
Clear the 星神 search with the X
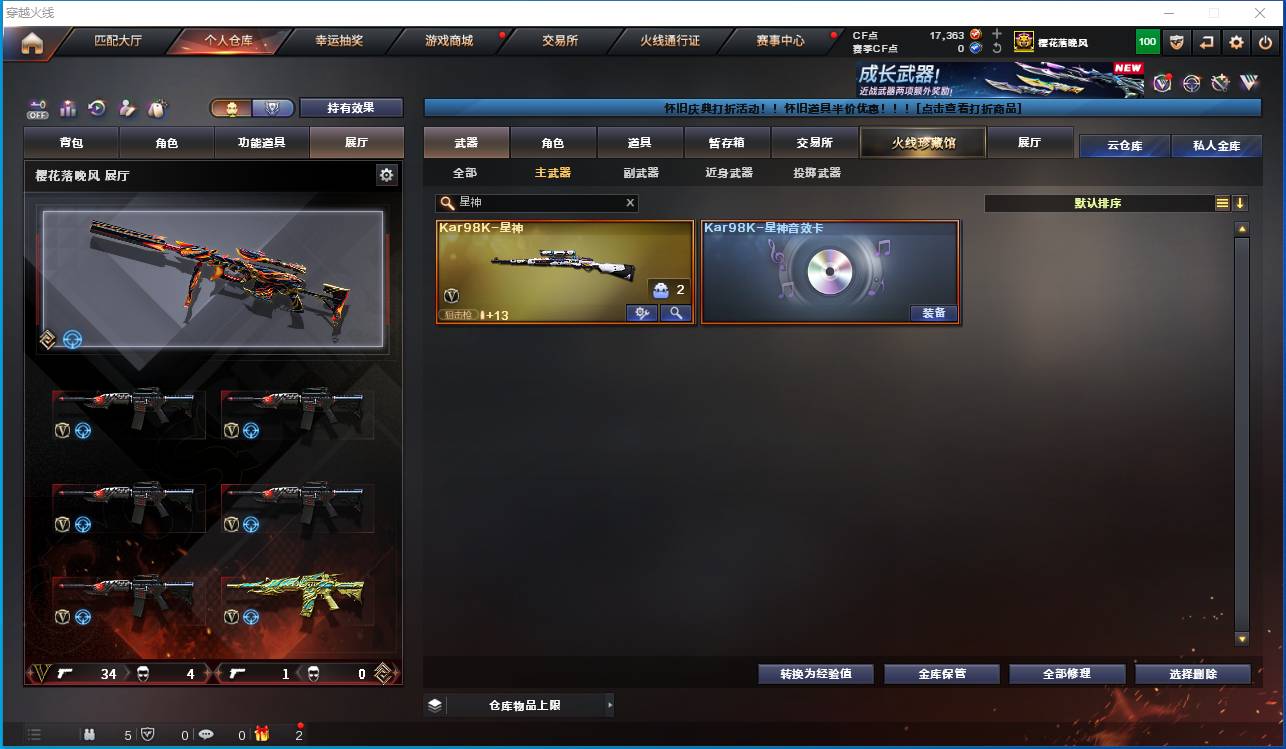tap(630, 203)
